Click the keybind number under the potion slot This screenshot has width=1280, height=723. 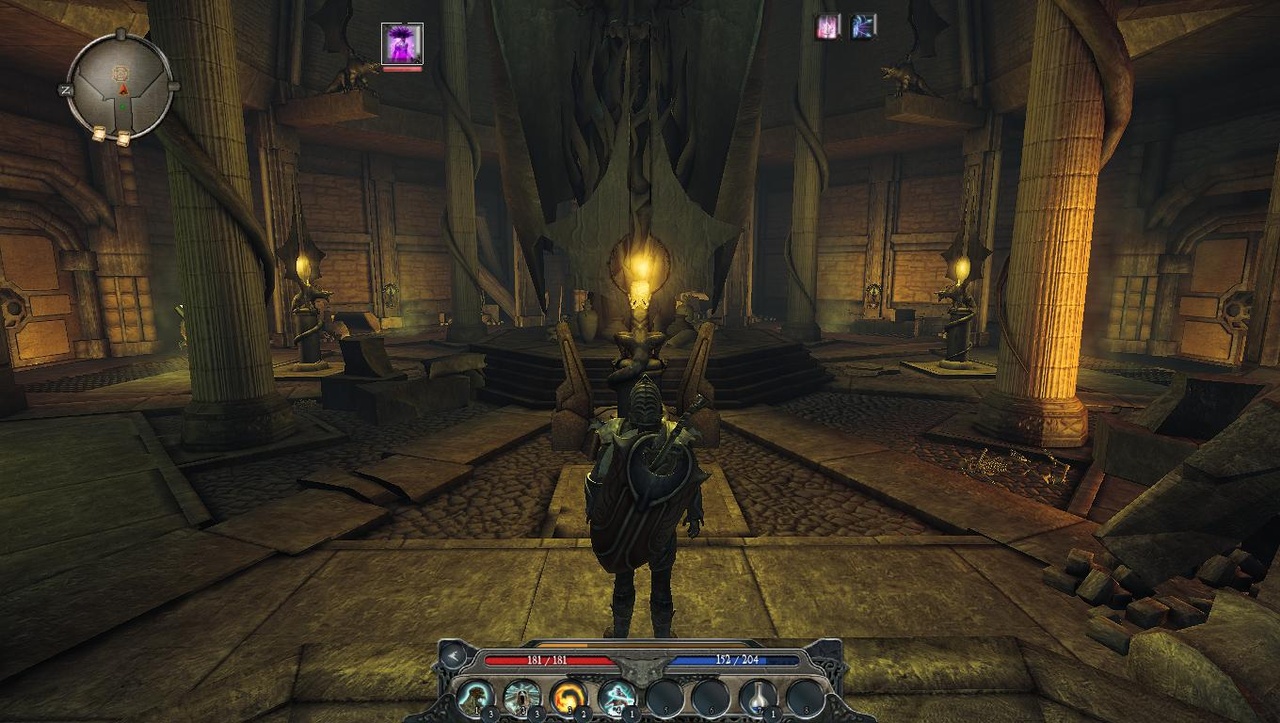click(x=773, y=712)
